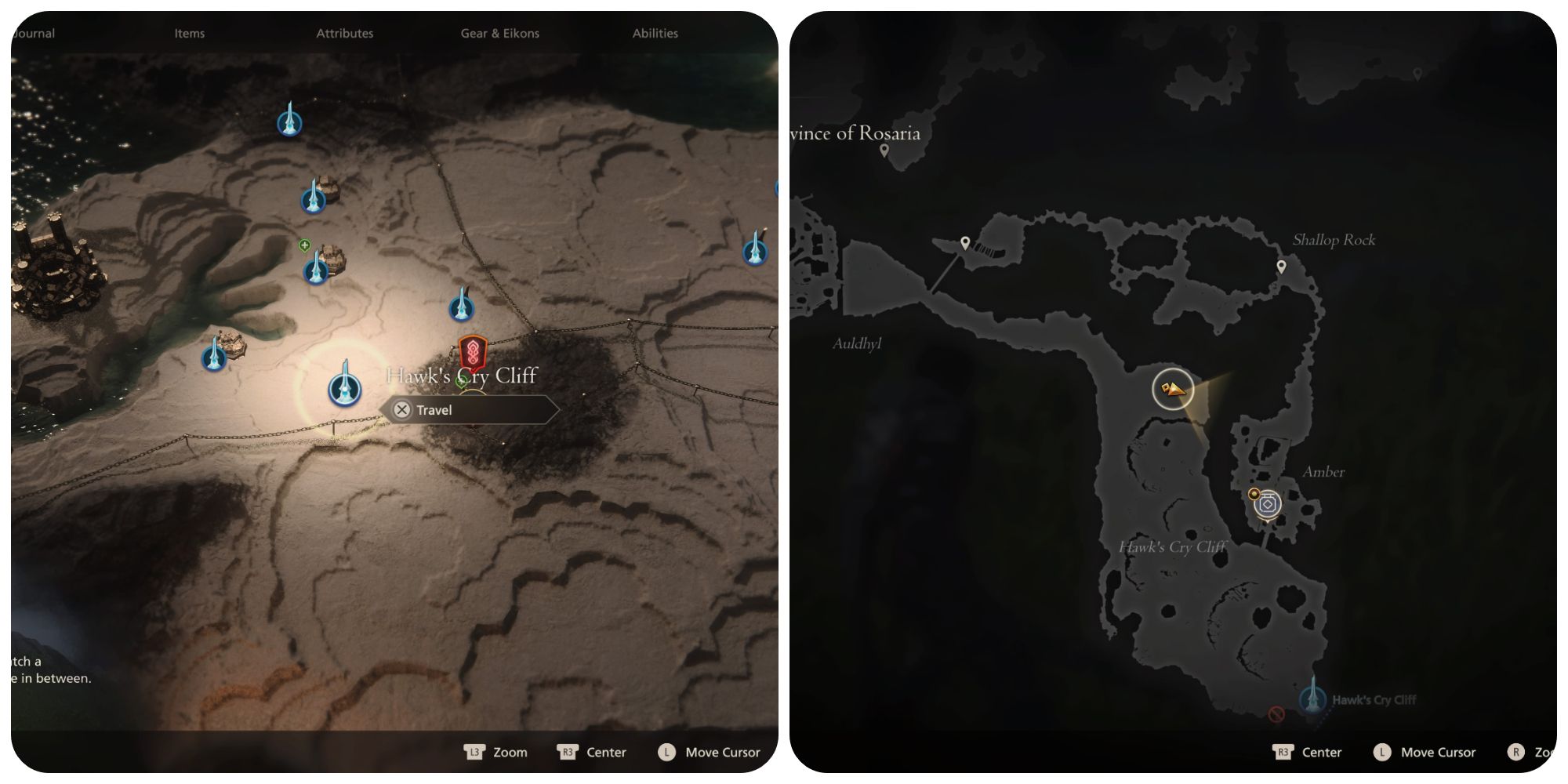The width and height of the screenshot is (1568, 784).
Task: Select the orange player position arrow on regional map
Action: pos(1172,389)
